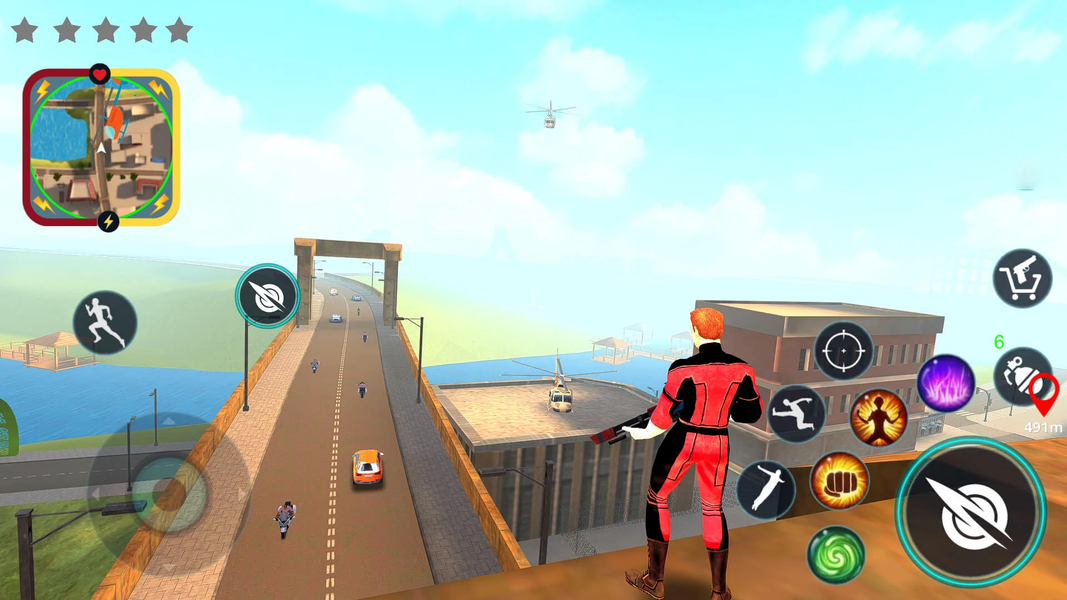Hit the large main attack button
Screen dimensions: 1067x600
coord(970,512)
